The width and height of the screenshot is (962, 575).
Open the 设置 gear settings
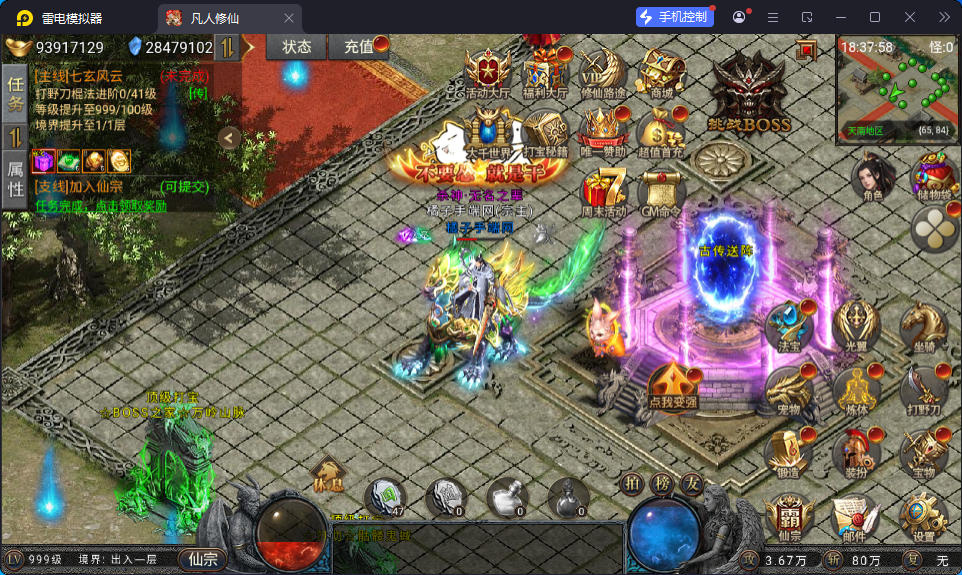tap(923, 517)
